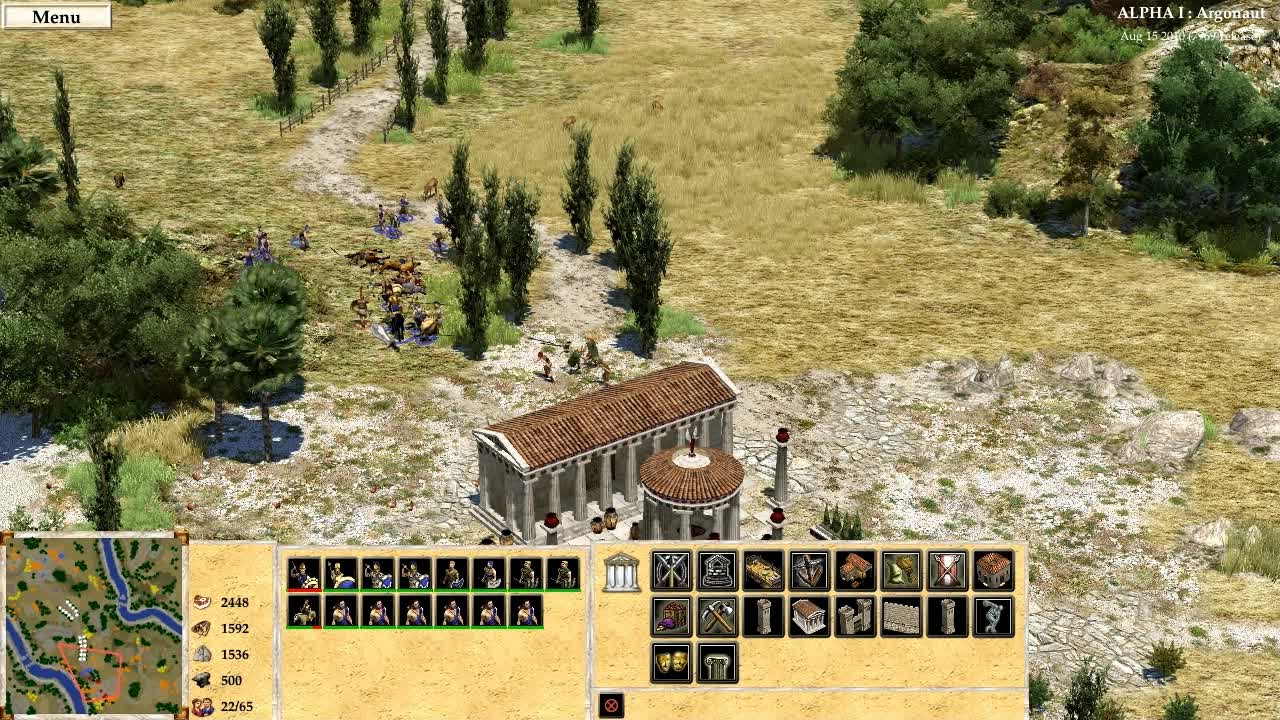The width and height of the screenshot is (1280, 720).
Task: Select the farm field build icon
Action: tap(761, 571)
